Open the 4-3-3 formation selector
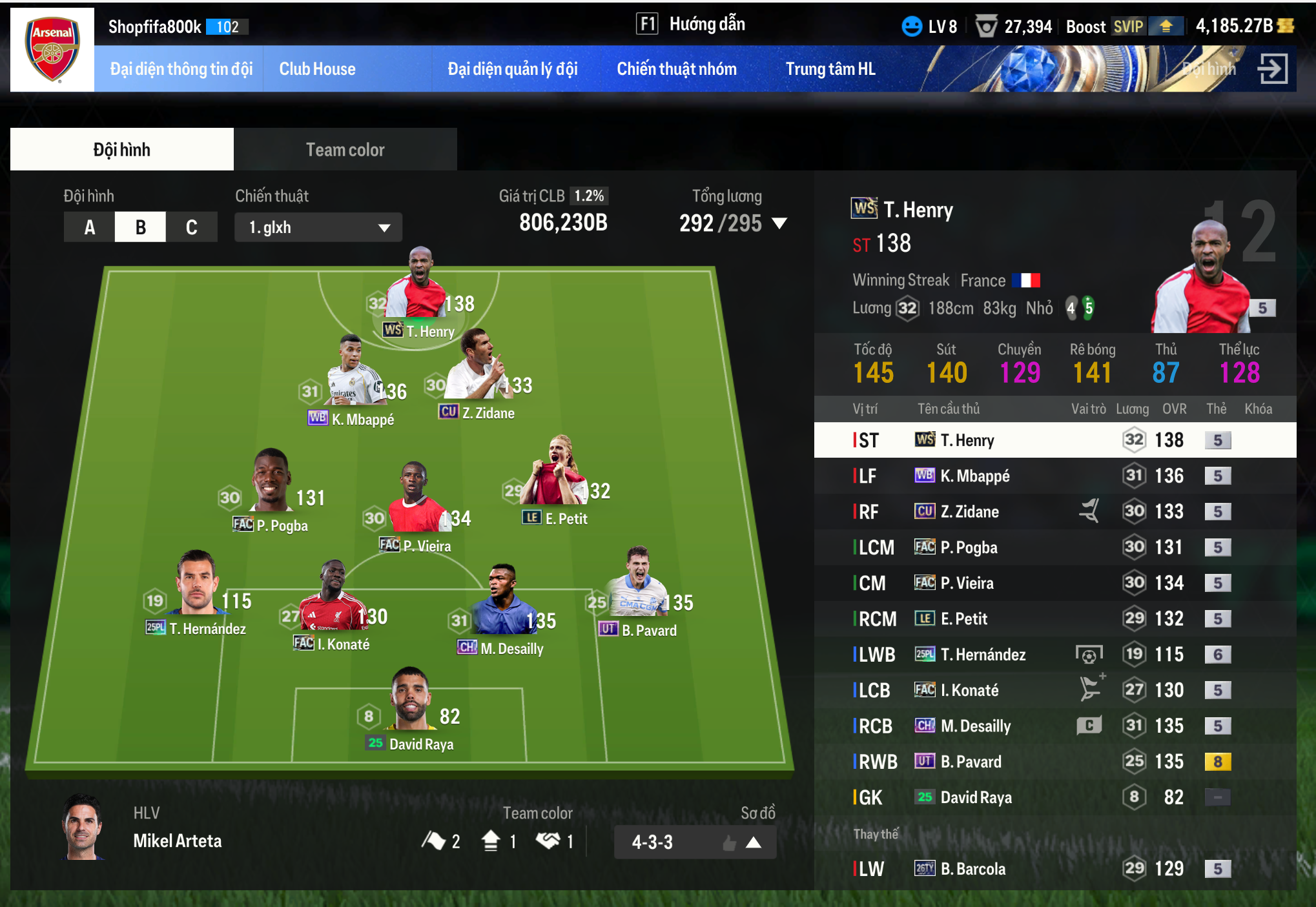1316x907 pixels. 695,842
